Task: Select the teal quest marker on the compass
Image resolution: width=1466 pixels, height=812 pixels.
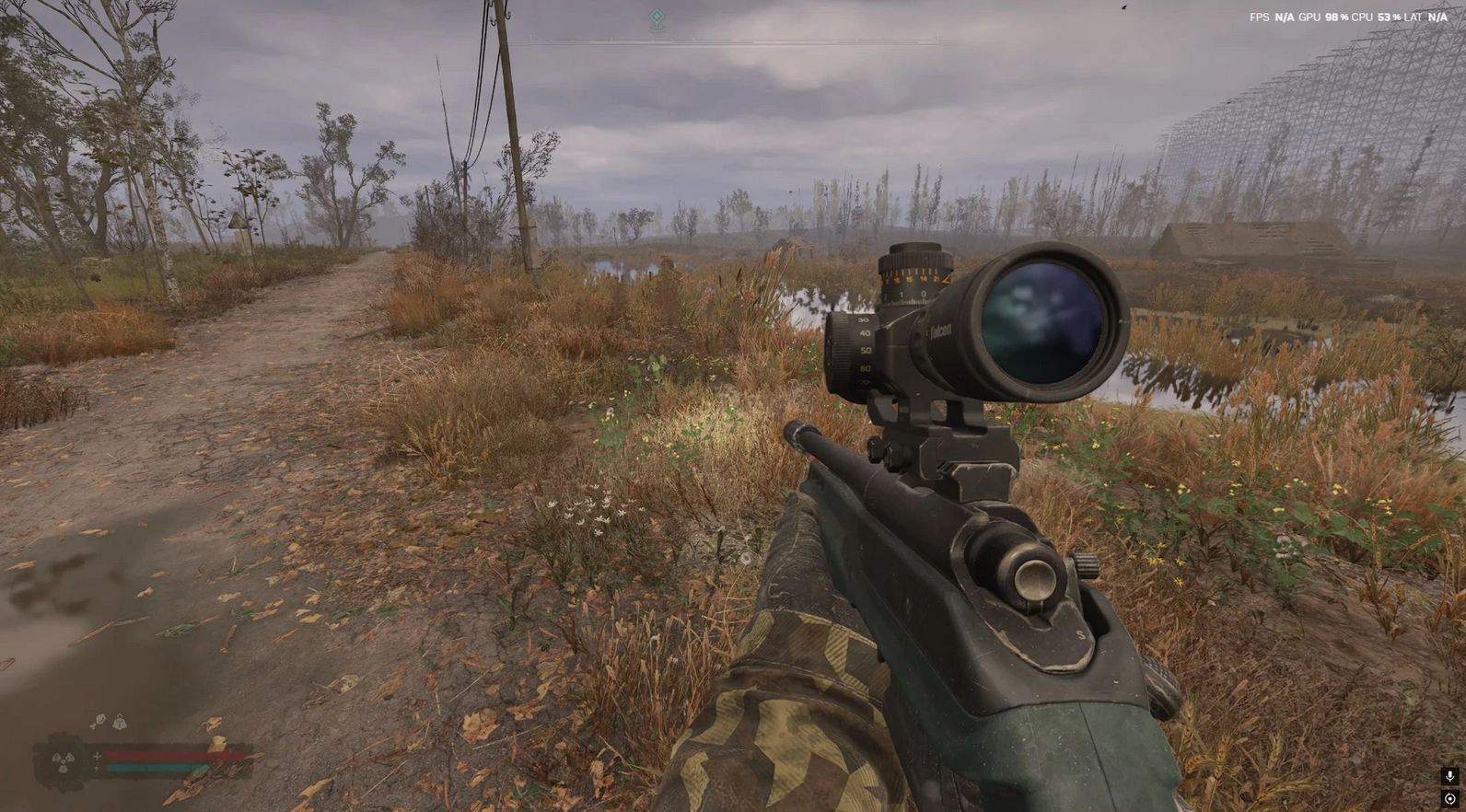Action: (x=656, y=17)
